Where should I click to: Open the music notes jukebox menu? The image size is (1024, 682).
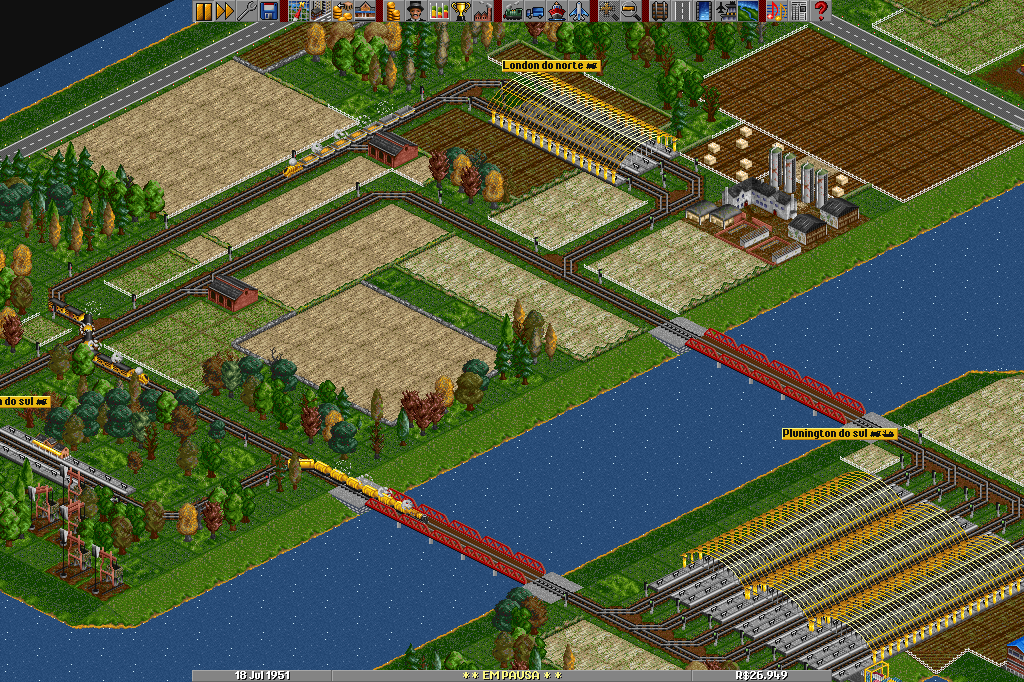pyautogui.click(x=776, y=11)
